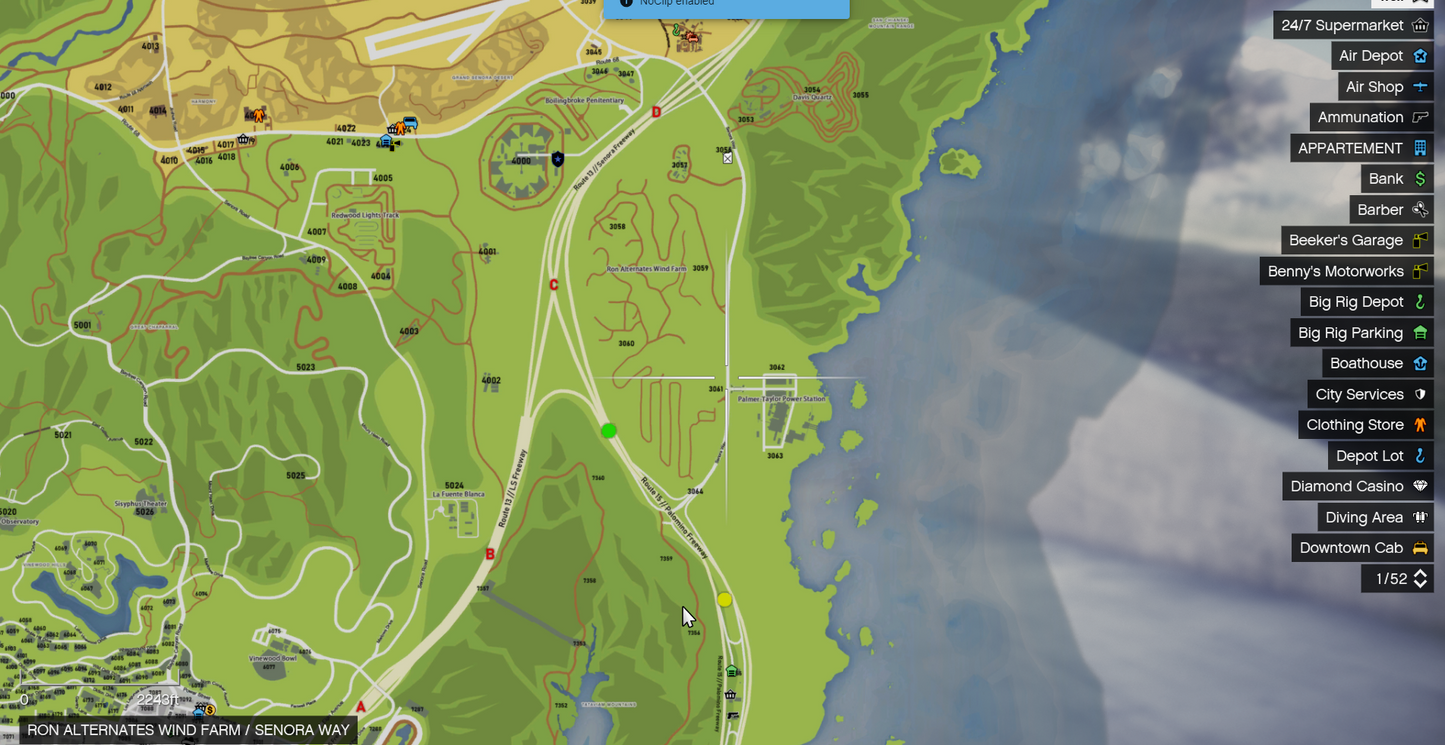
Task: Toggle the 24/7 Supermarket legend entry
Action: coord(1354,25)
